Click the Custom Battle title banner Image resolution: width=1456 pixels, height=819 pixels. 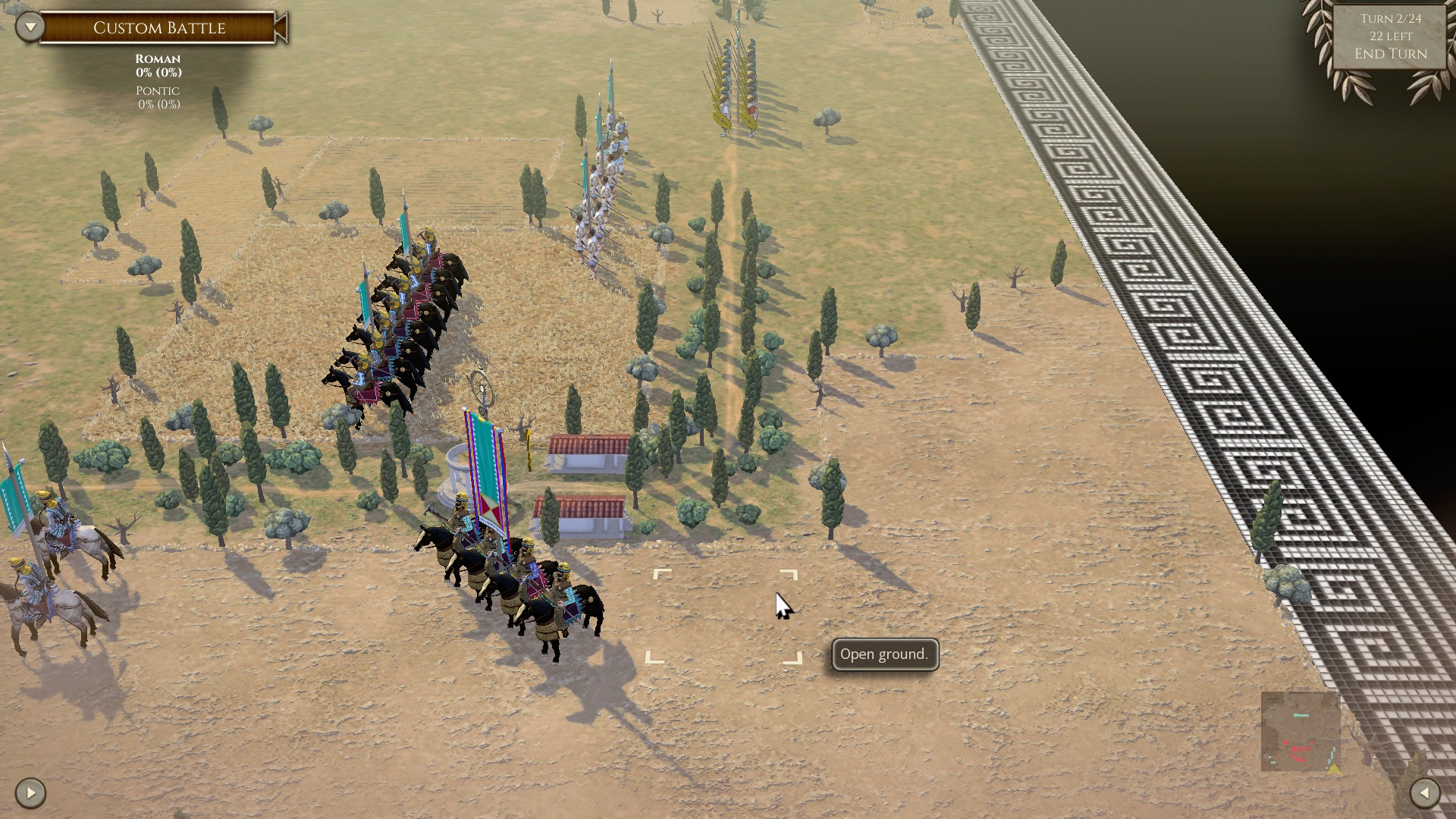click(x=158, y=28)
